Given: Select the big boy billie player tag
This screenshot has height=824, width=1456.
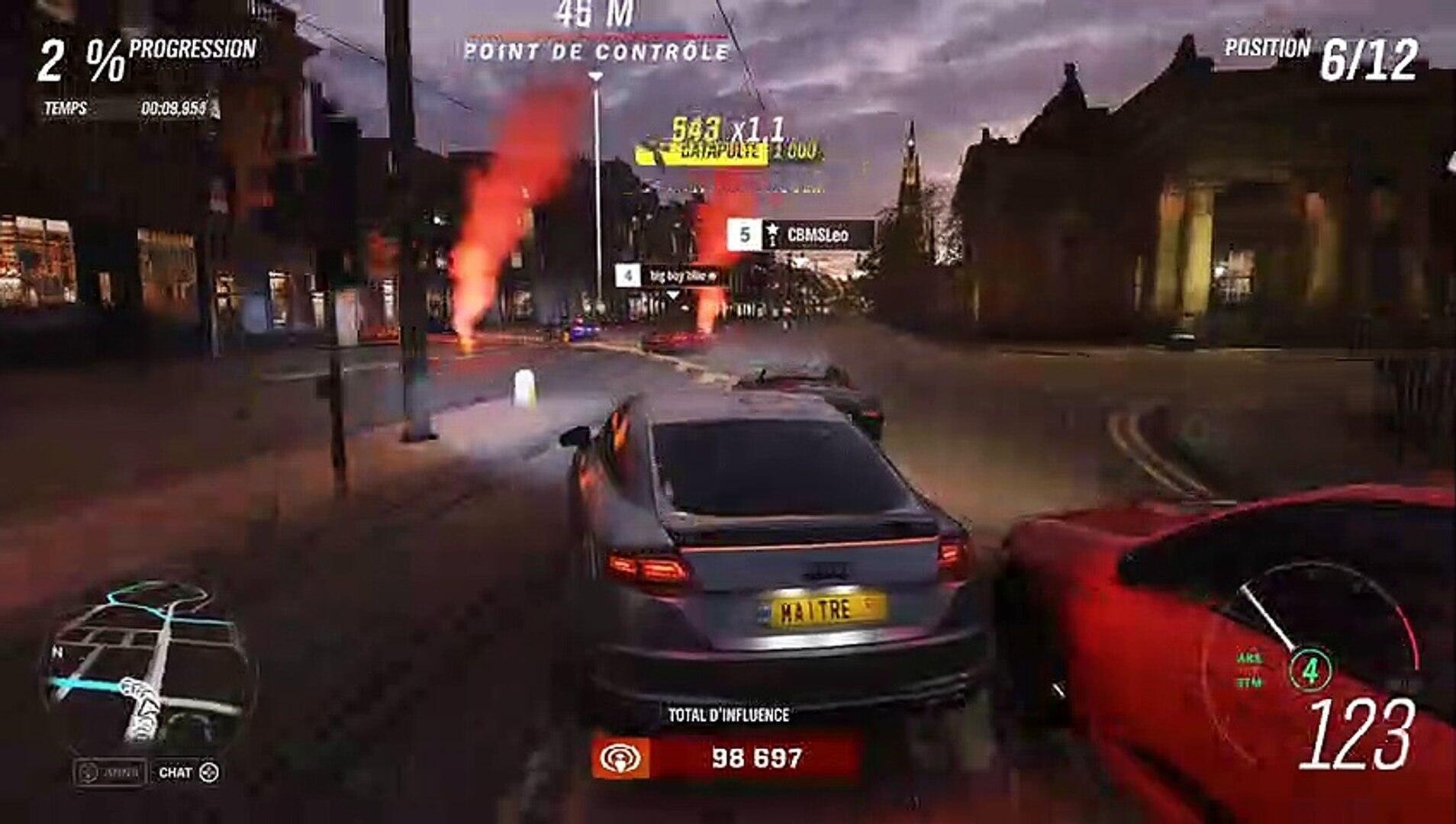Looking at the screenshot, I should 669,276.
